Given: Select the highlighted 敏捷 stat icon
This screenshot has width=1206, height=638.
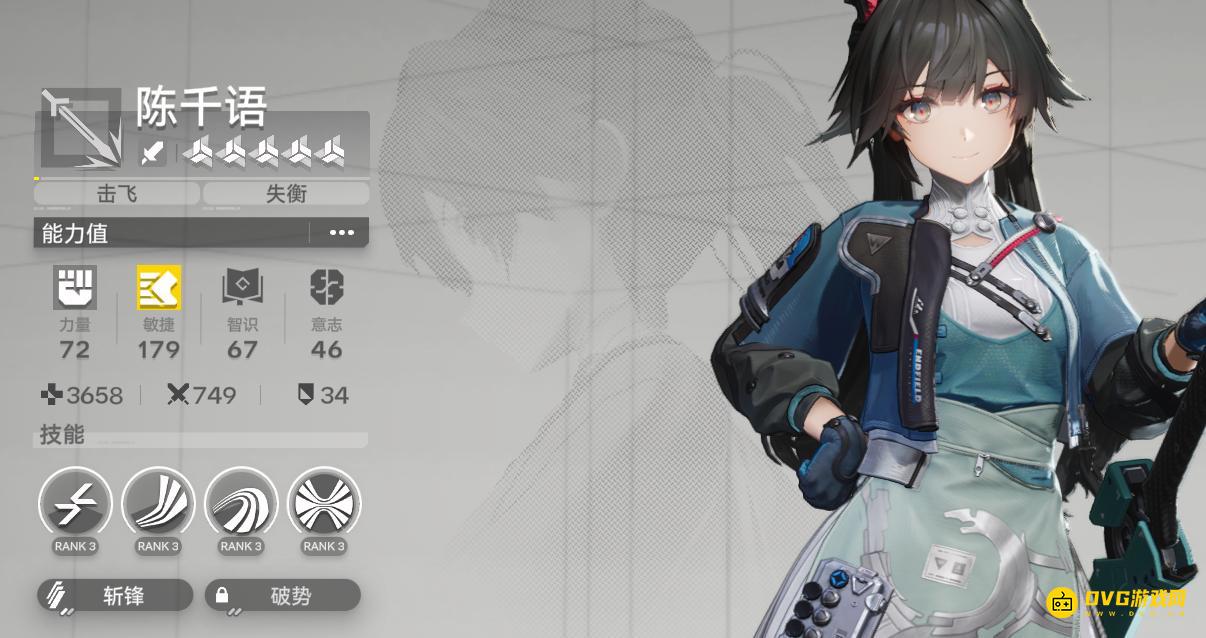Looking at the screenshot, I should [159, 287].
